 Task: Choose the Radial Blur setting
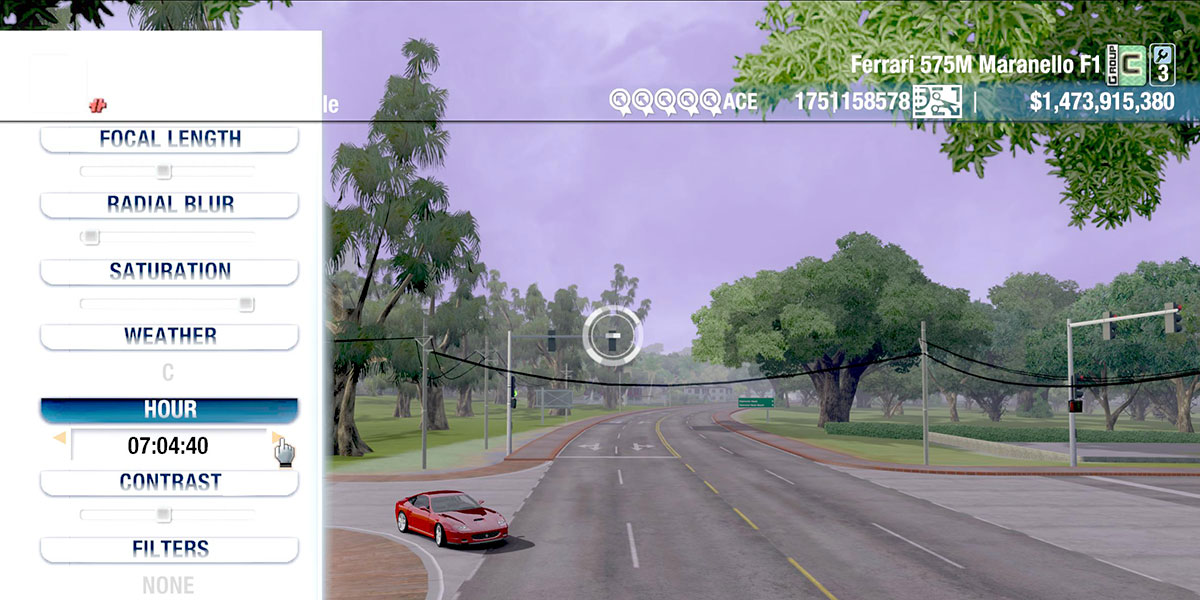(169, 204)
